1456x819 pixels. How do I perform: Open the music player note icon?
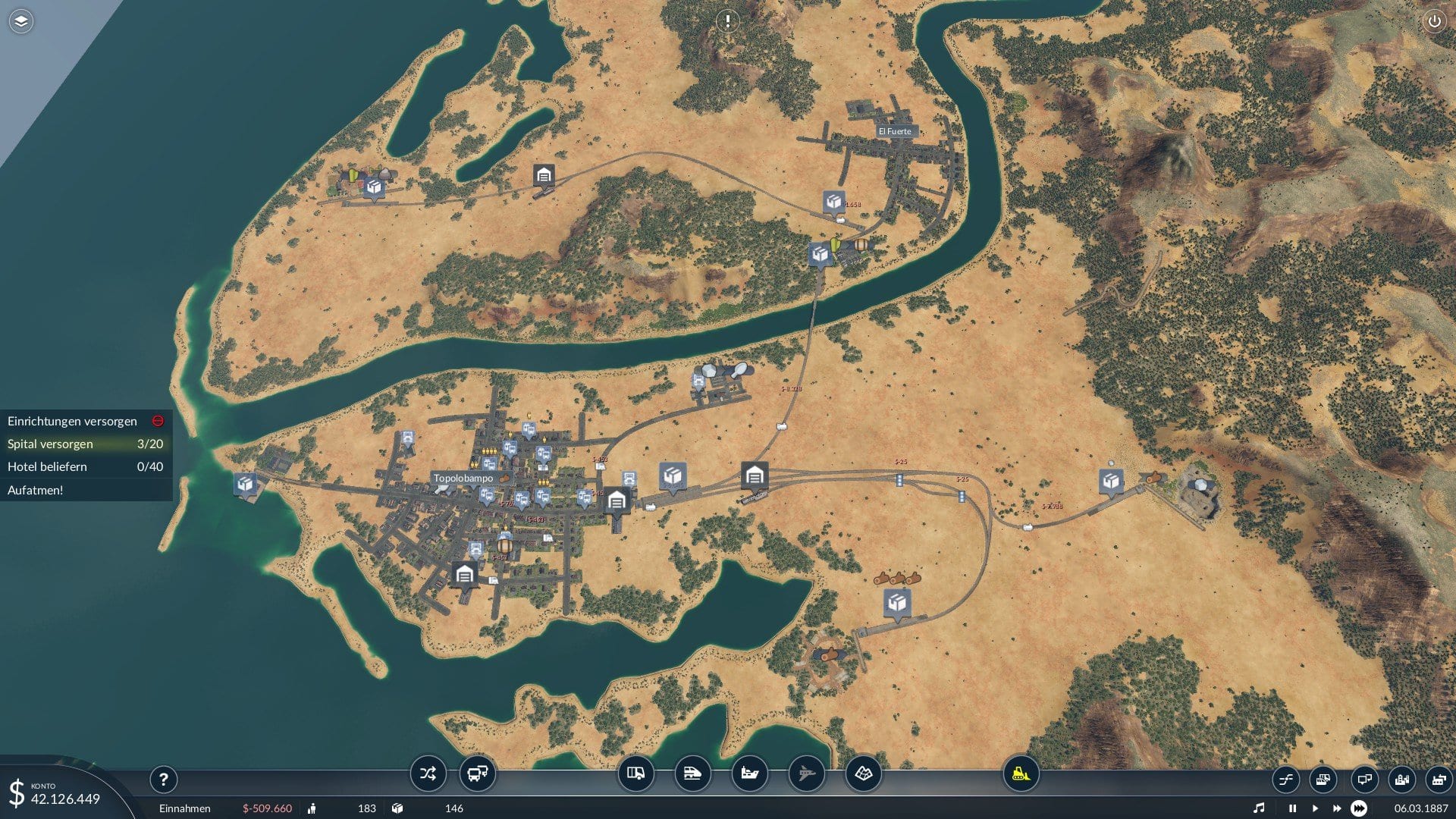(1259, 808)
